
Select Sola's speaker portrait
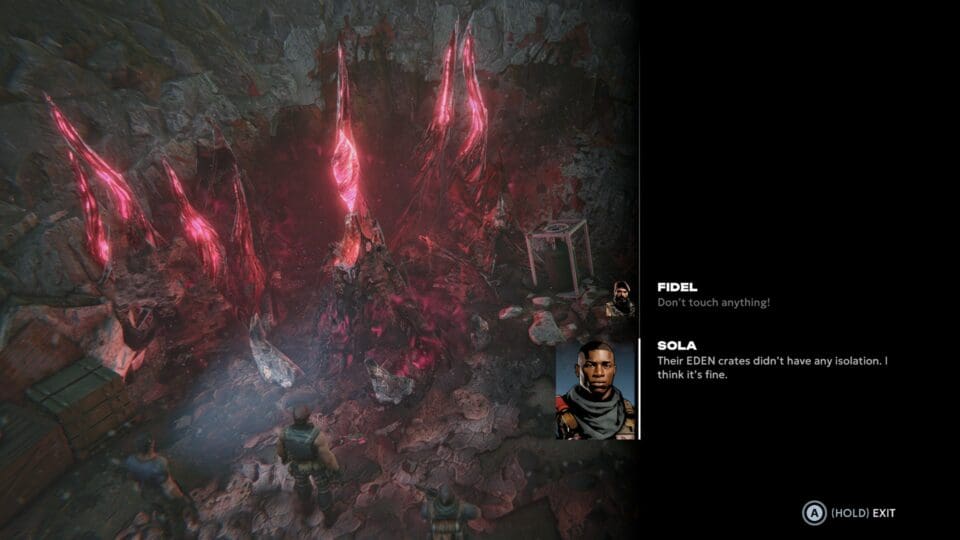(x=596, y=389)
